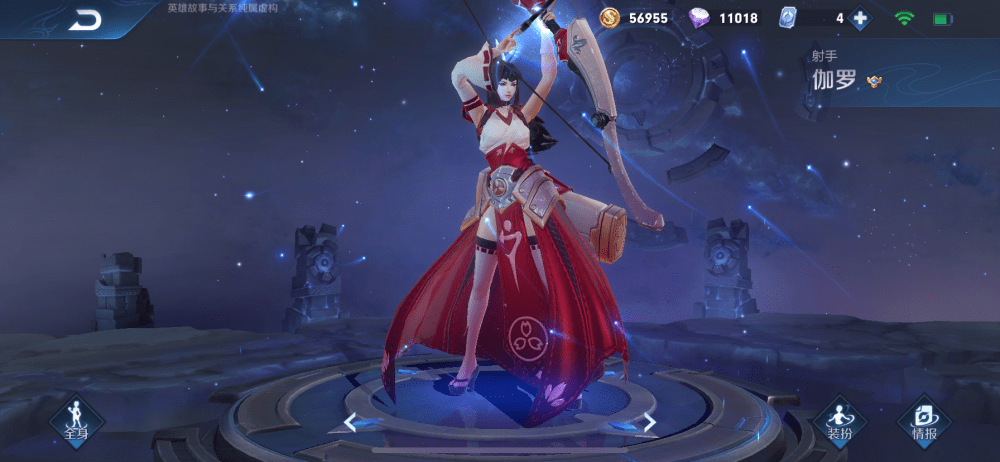Add more tickets with the plus button
1000x462 pixels.
click(x=859, y=18)
